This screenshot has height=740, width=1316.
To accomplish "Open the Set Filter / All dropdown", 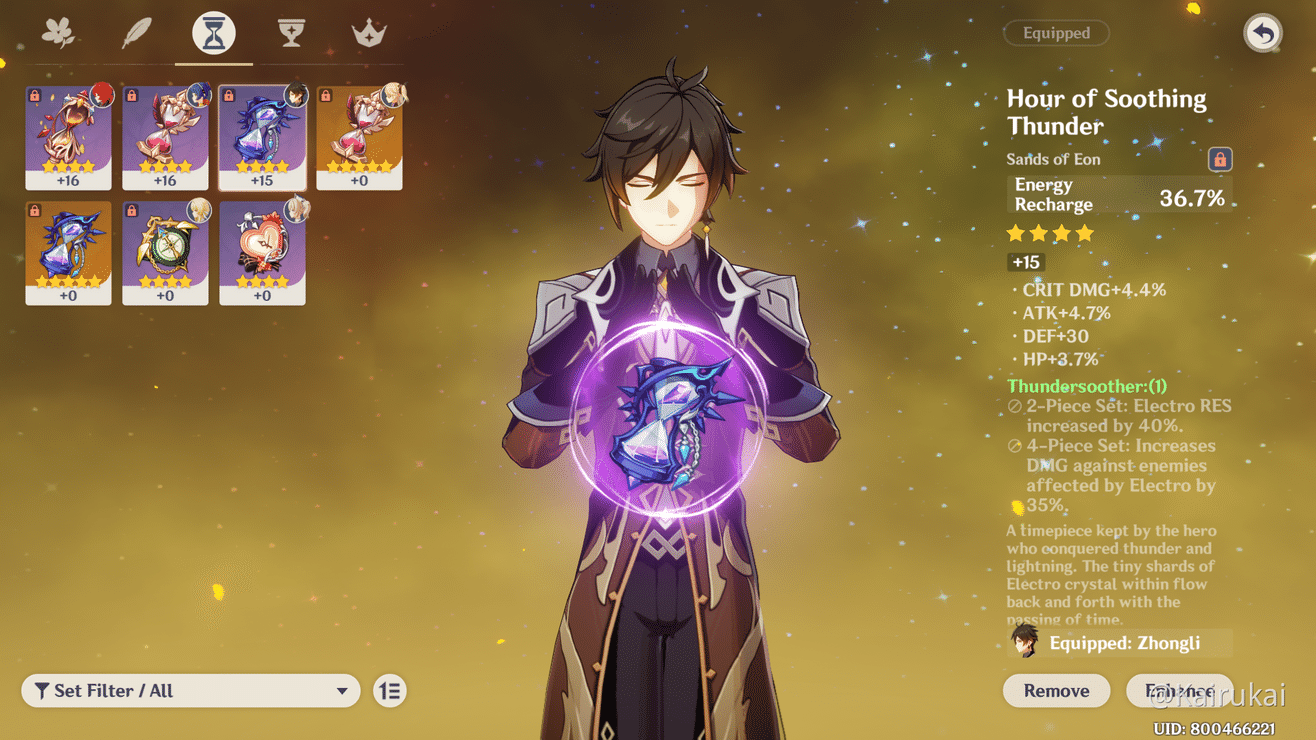I will click(x=190, y=690).
